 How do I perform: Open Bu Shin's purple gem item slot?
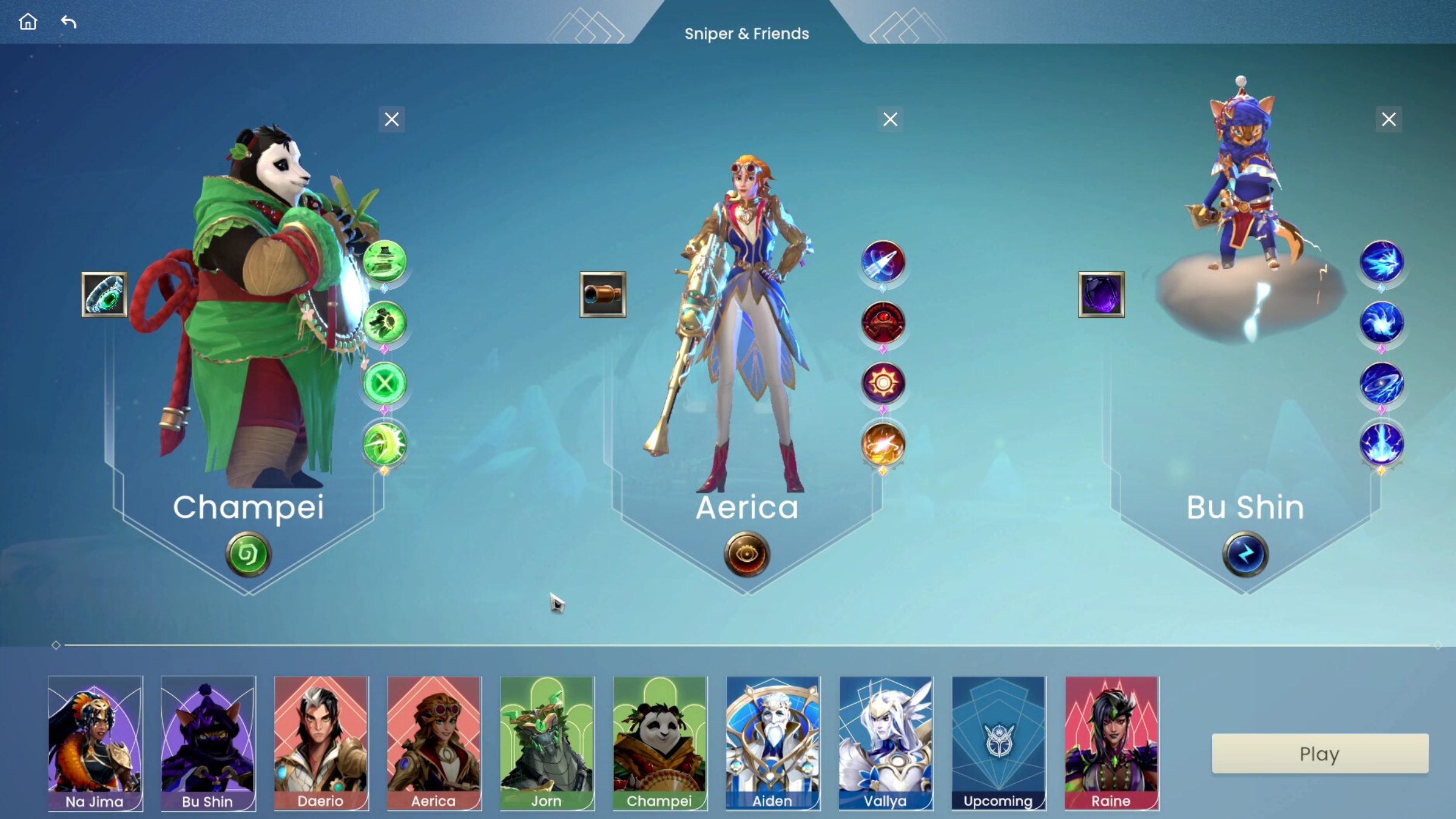(x=1101, y=295)
